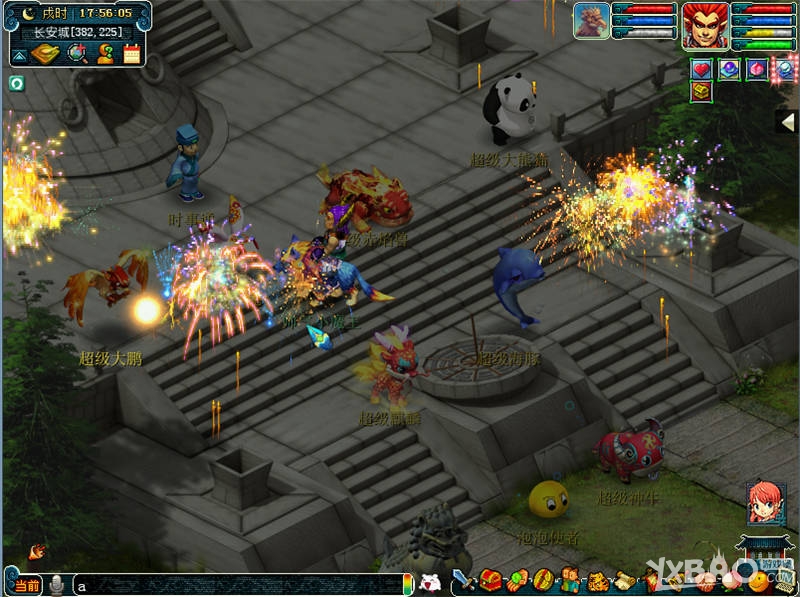Click the chat input field

pyautogui.click(x=240, y=585)
